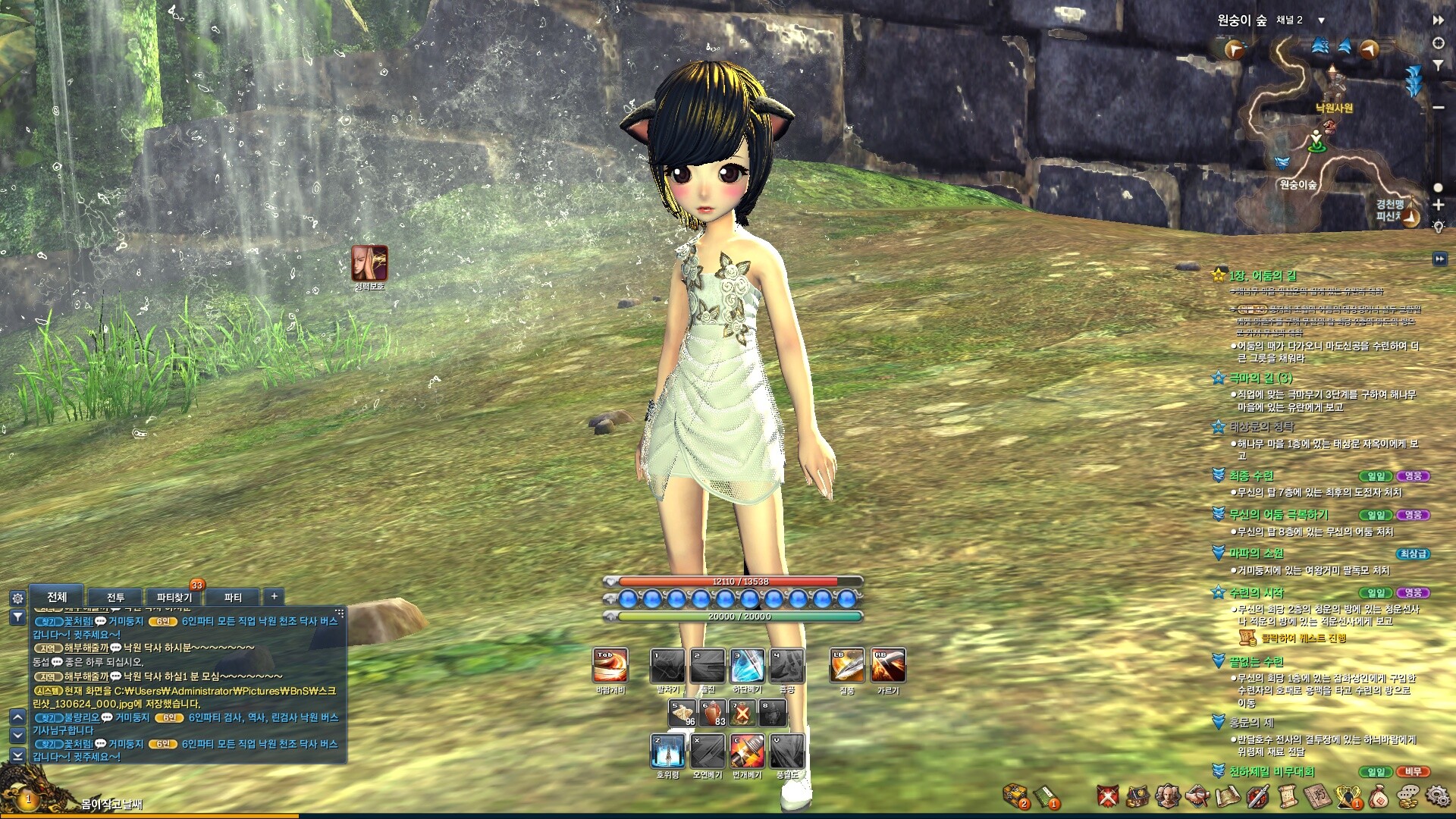
Task: Add a new chat tab
Action: (274, 597)
